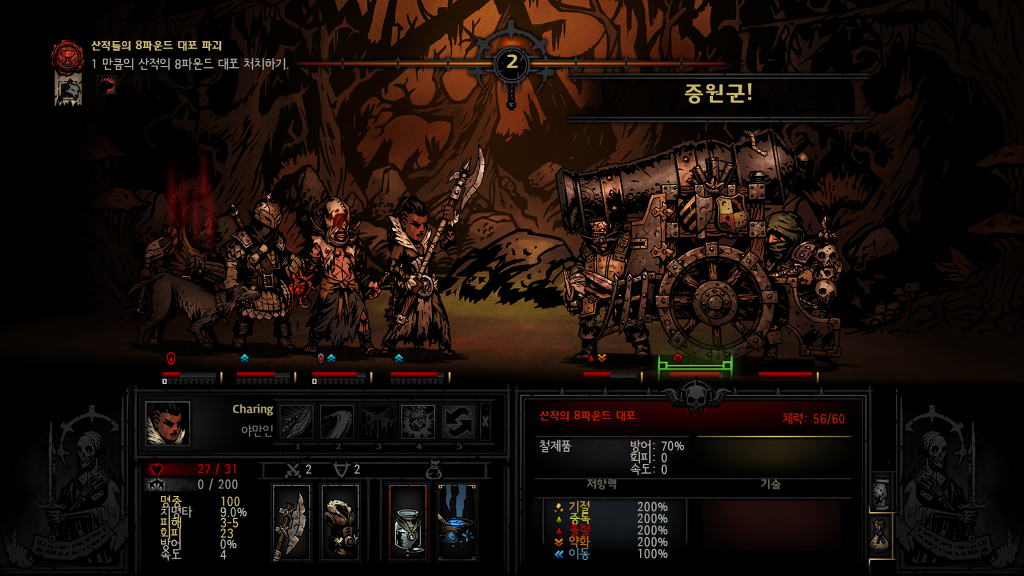
Task: Click the red quest objective seal icon
Action: pos(68,54)
